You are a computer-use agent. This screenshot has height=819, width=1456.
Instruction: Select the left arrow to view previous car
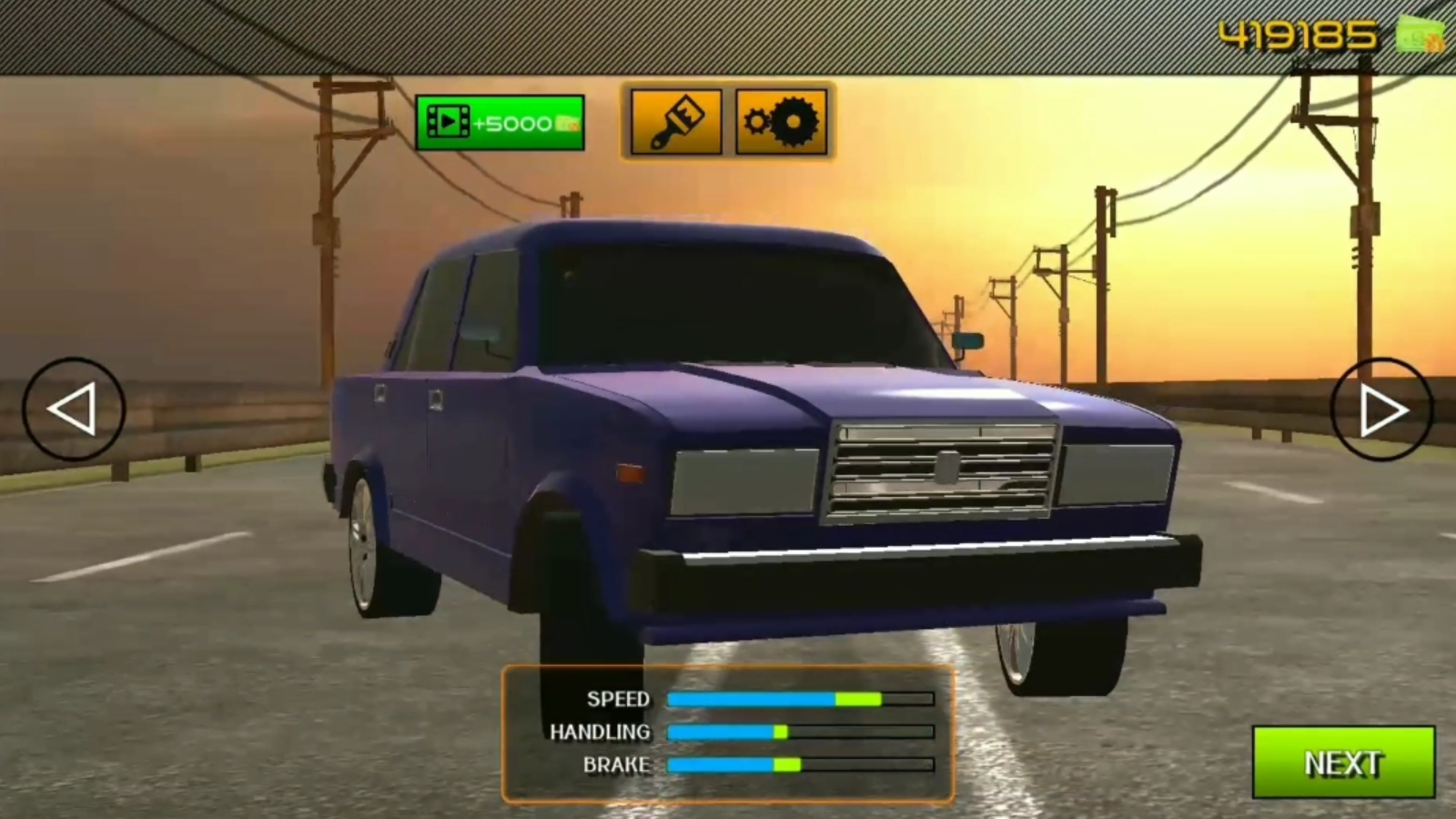pos(76,409)
